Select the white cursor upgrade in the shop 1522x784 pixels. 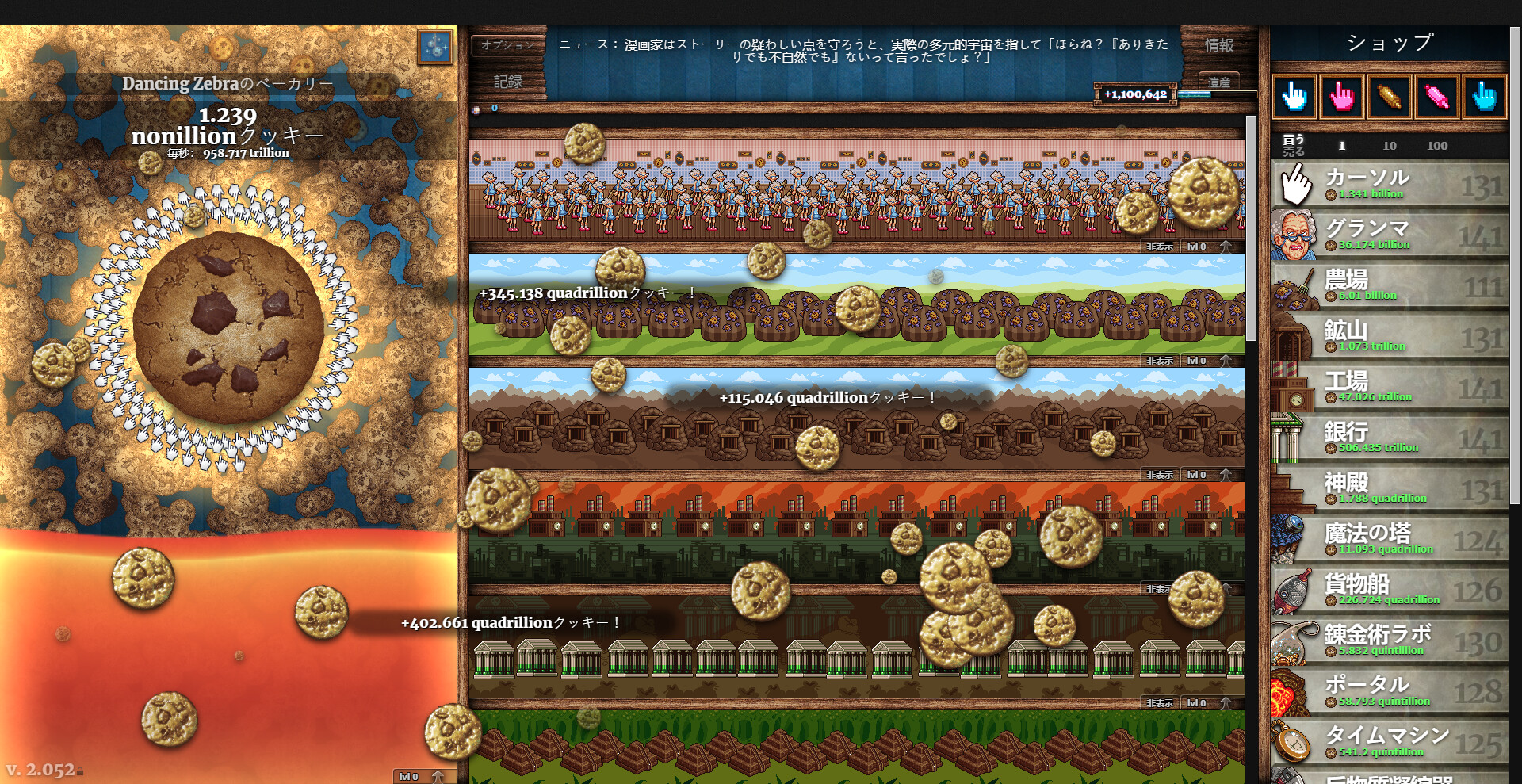pos(1292,97)
